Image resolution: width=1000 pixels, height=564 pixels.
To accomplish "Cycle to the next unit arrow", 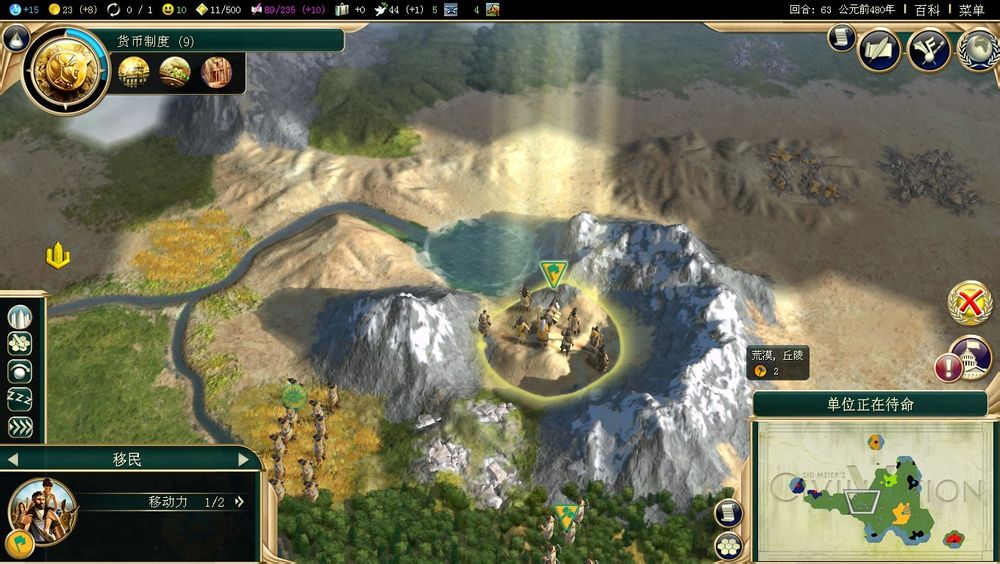I will [x=243, y=459].
